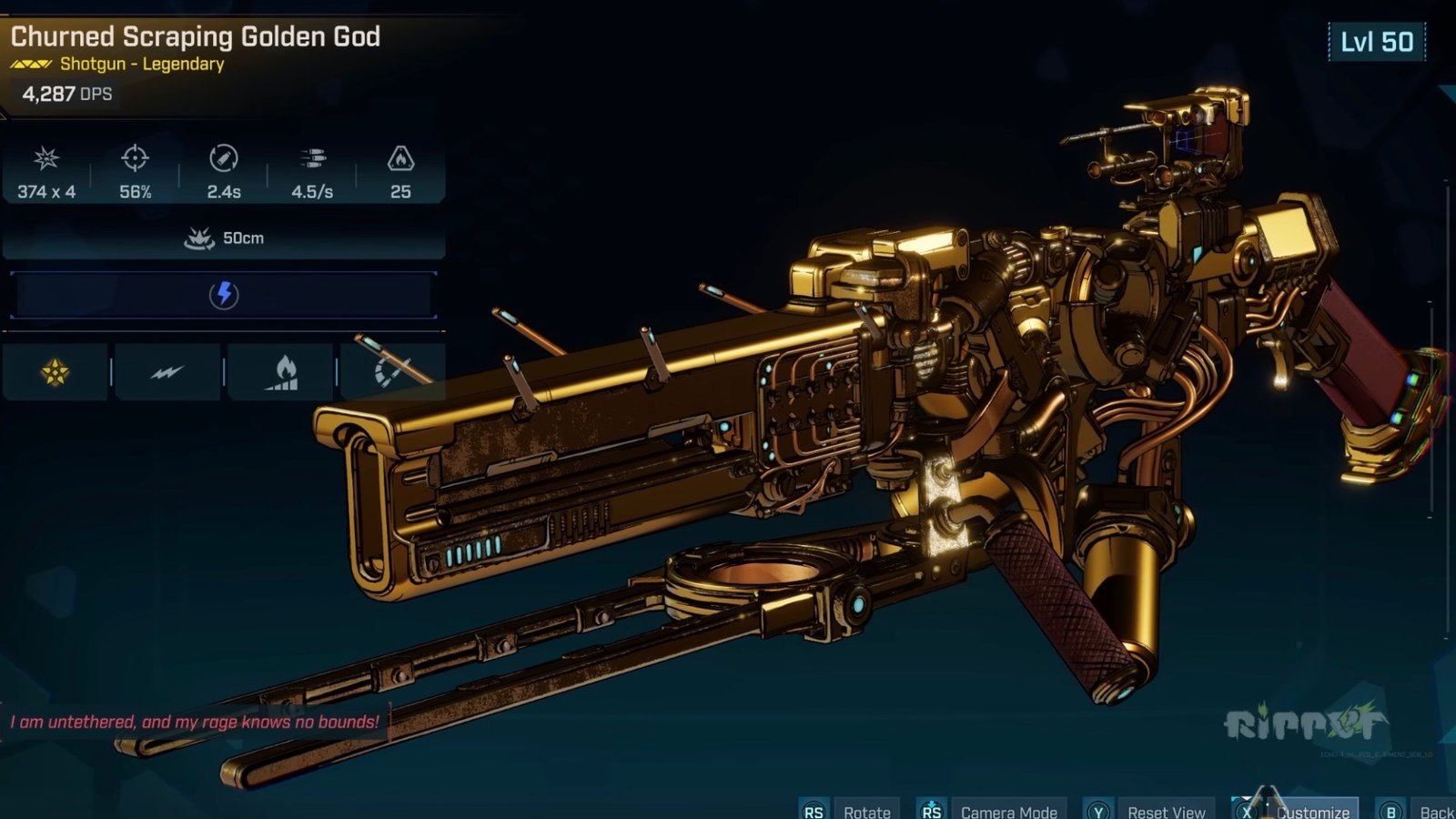Inspect the flame with bars perk icon
Screen dimensions: 1456x819
click(x=282, y=372)
